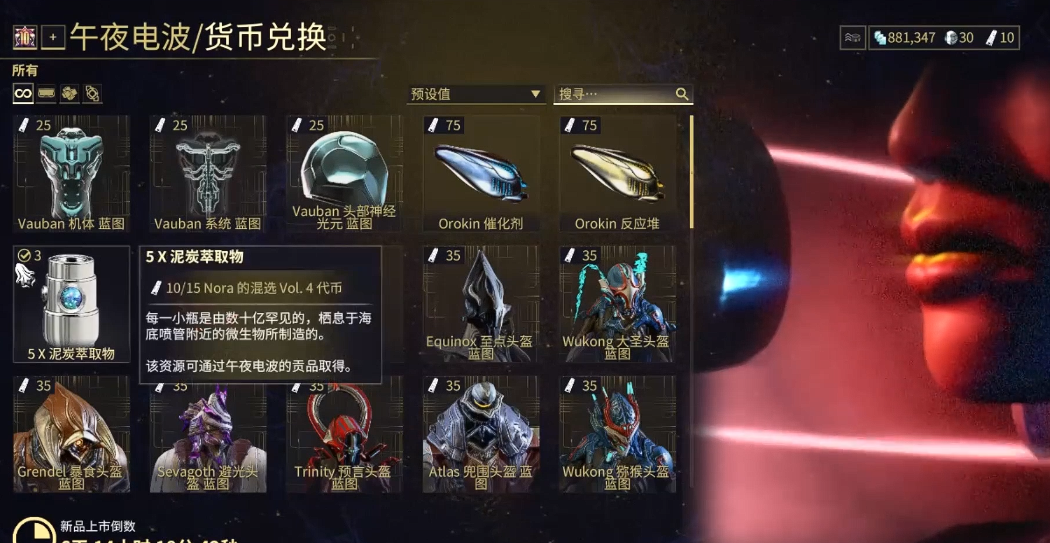The width and height of the screenshot is (1050, 543).
Task: Choose the Atlas 兜围头盔 蓝图
Action: [x=481, y=433]
